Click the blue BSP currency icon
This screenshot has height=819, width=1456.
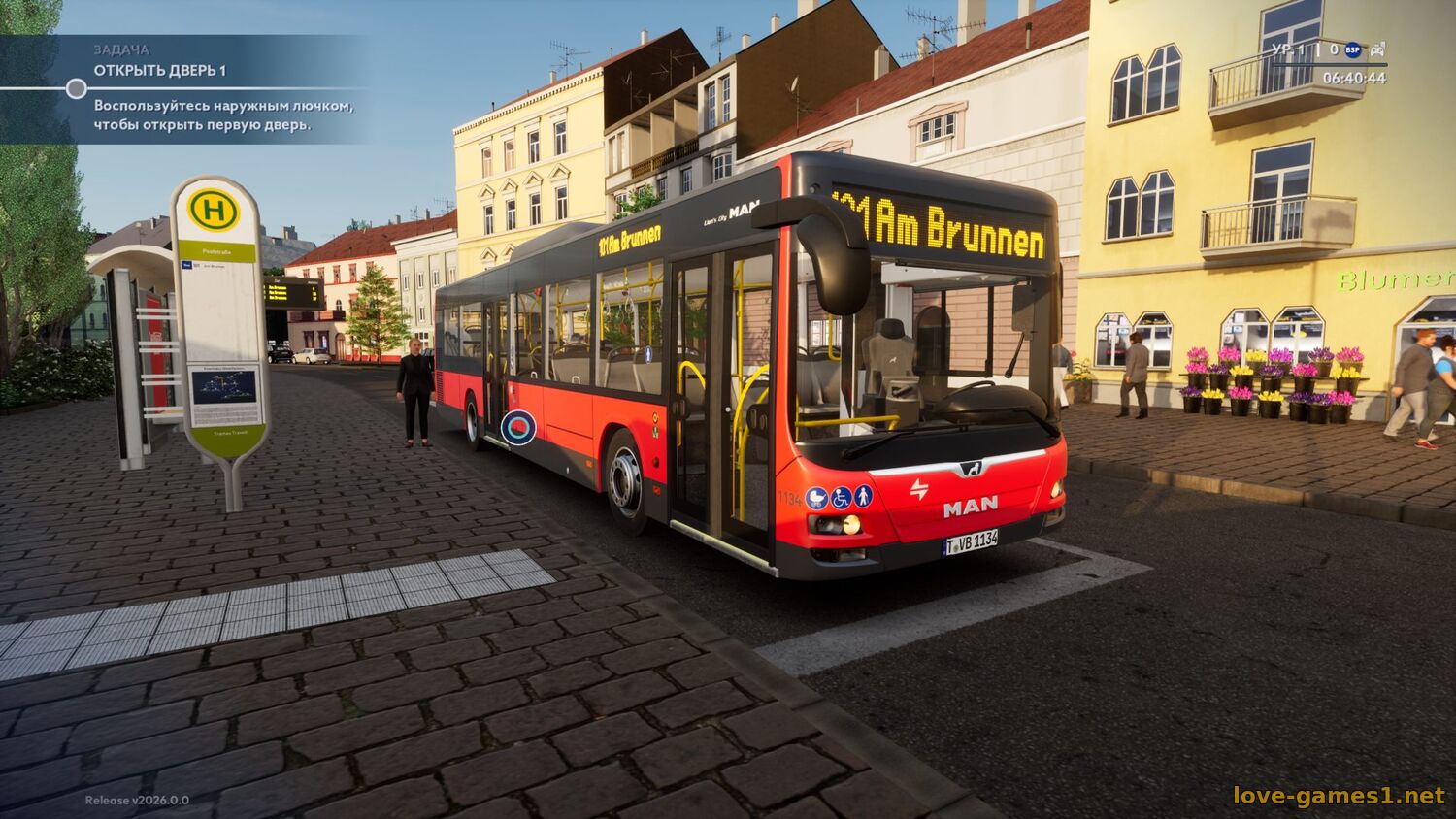coord(1353,49)
